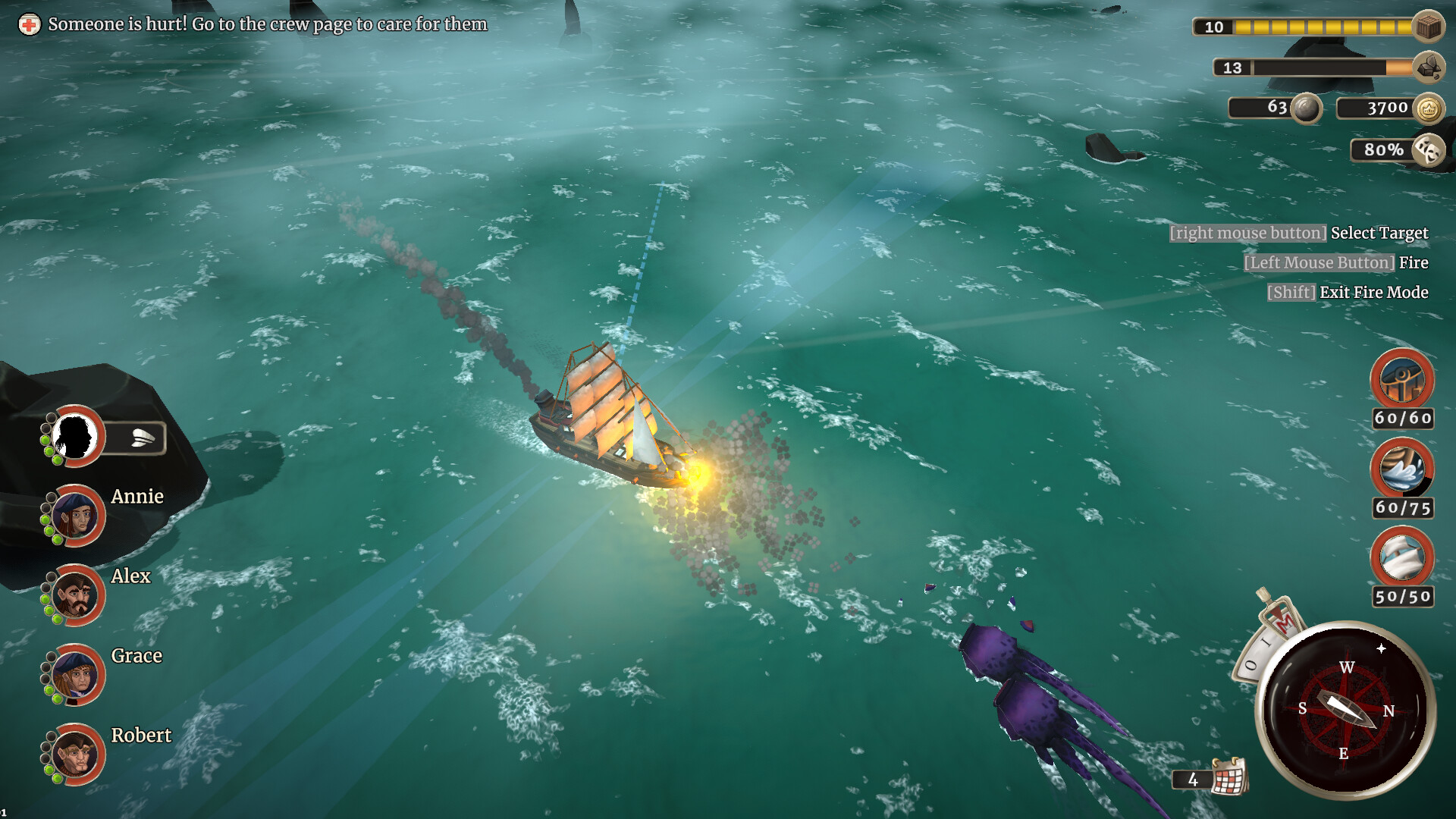The width and height of the screenshot is (1456, 819).
Task: Open the wooden crate cargo icon
Action: pos(1429,26)
